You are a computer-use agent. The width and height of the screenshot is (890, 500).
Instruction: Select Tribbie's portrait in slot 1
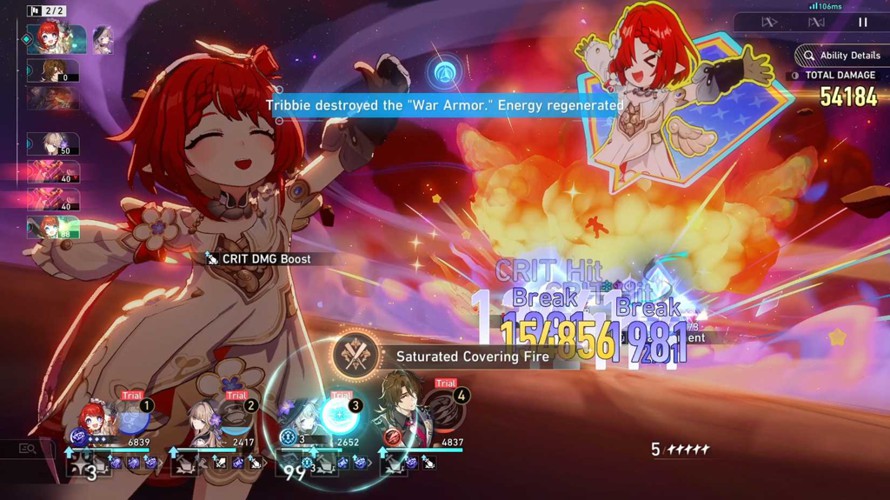pos(93,420)
